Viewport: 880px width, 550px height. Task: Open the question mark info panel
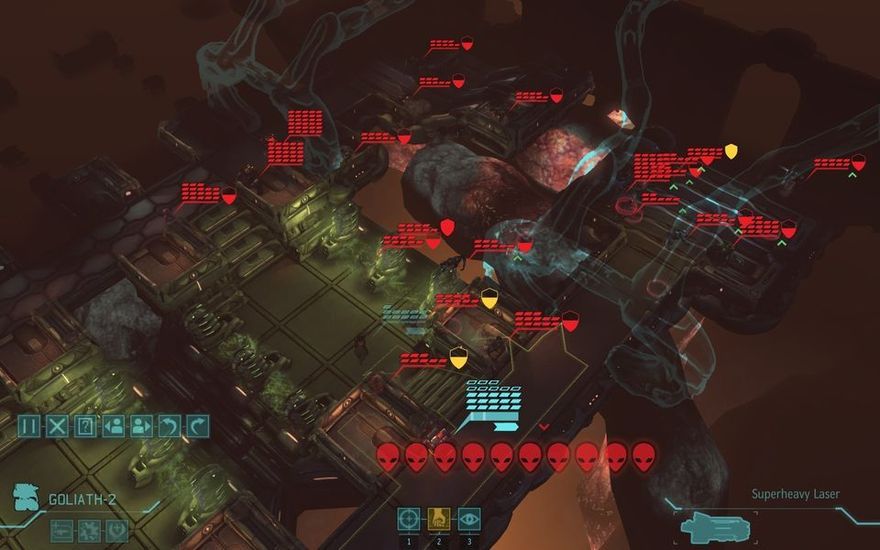coord(86,426)
